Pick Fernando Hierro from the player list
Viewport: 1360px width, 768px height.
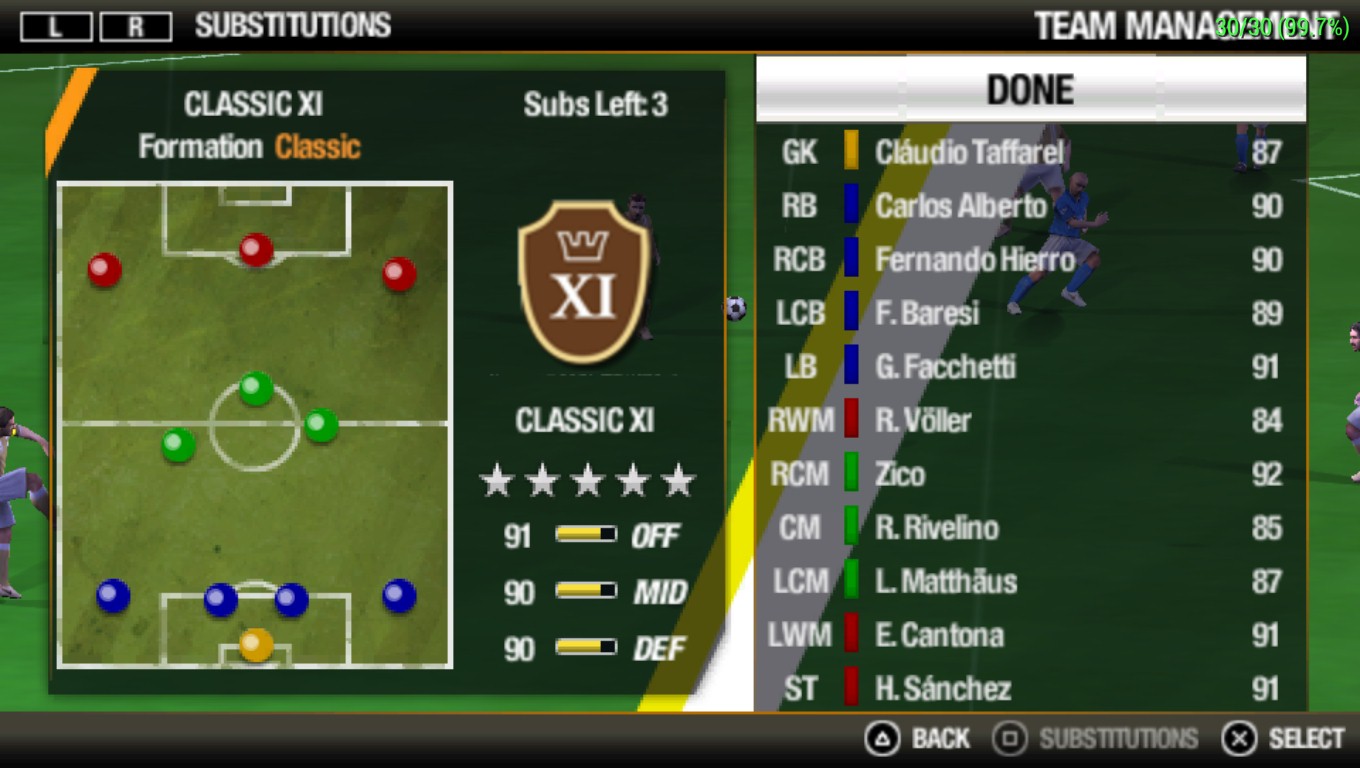tap(1030, 260)
